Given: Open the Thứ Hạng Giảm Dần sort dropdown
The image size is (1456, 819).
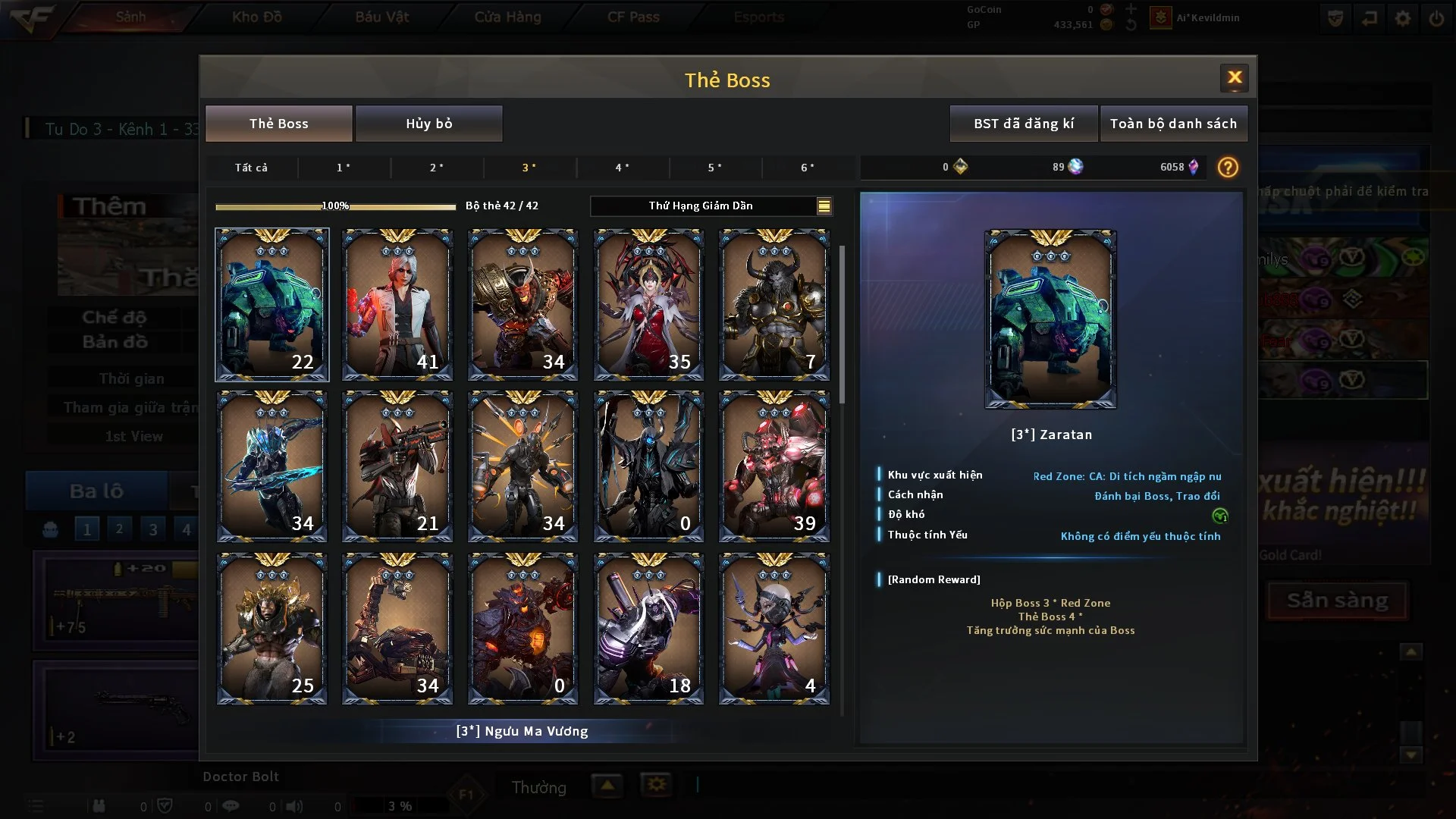Looking at the screenshot, I should tap(711, 206).
